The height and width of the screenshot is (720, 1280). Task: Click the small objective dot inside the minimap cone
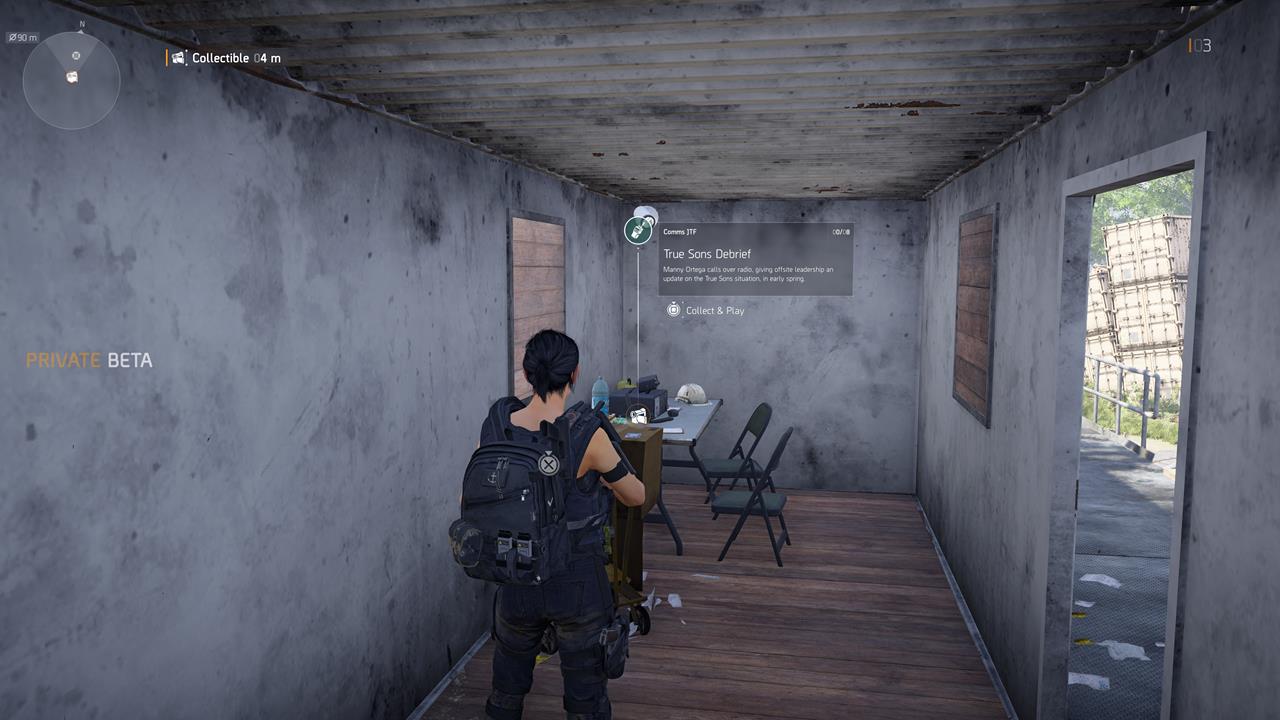point(75,55)
